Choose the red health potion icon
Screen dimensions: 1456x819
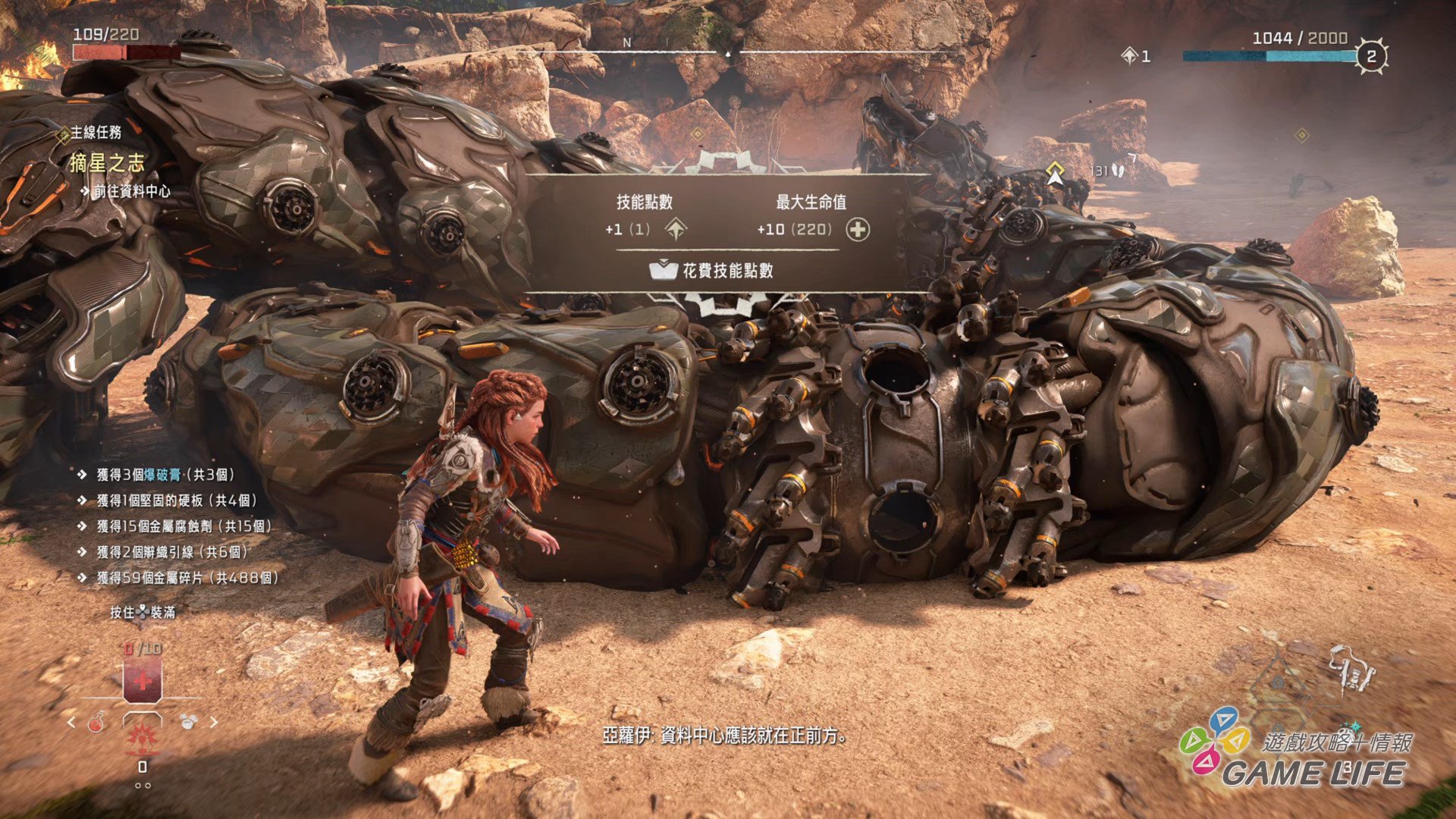click(x=96, y=722)
